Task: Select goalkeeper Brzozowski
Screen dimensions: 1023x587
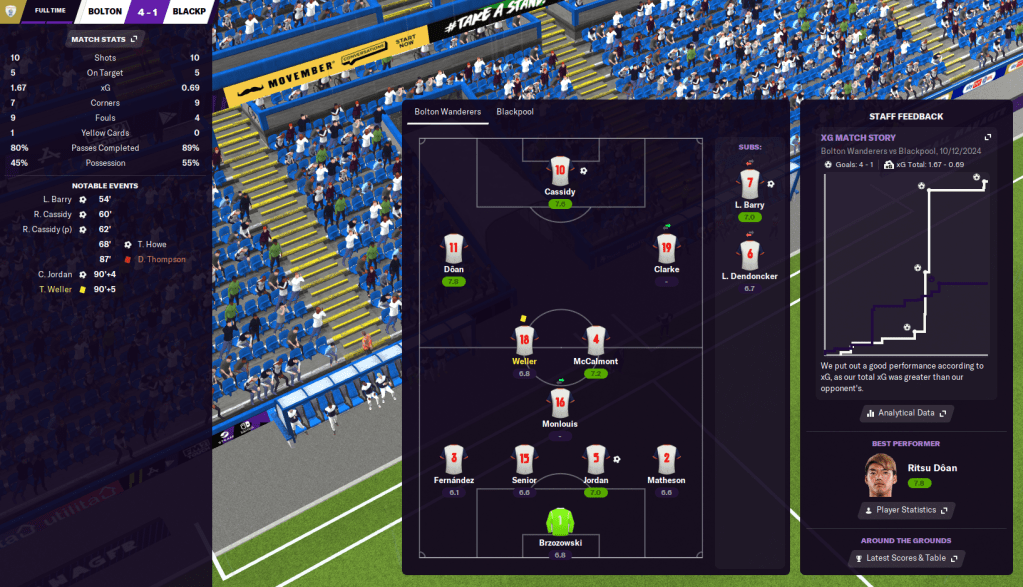Action: click(x=560, y=521)
